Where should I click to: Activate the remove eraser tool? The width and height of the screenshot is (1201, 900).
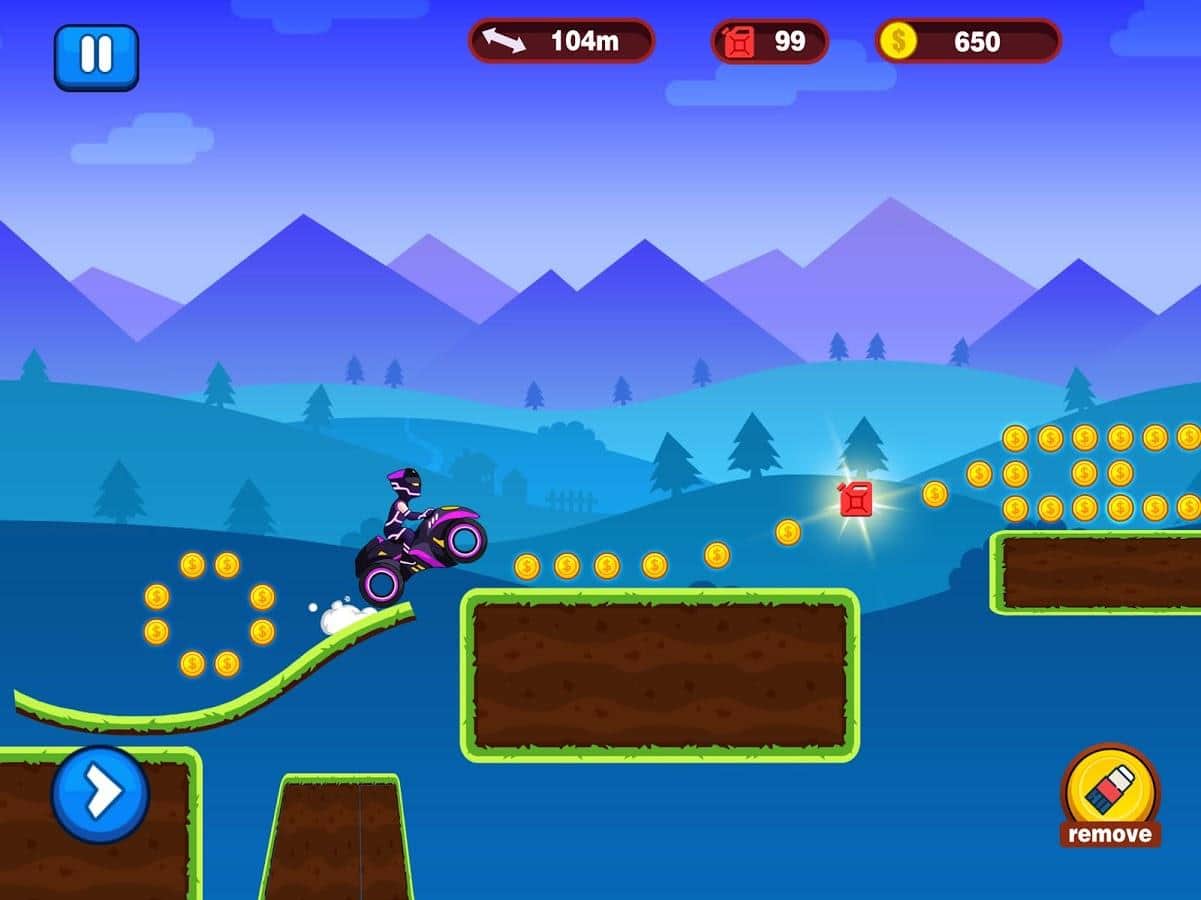1110,793
